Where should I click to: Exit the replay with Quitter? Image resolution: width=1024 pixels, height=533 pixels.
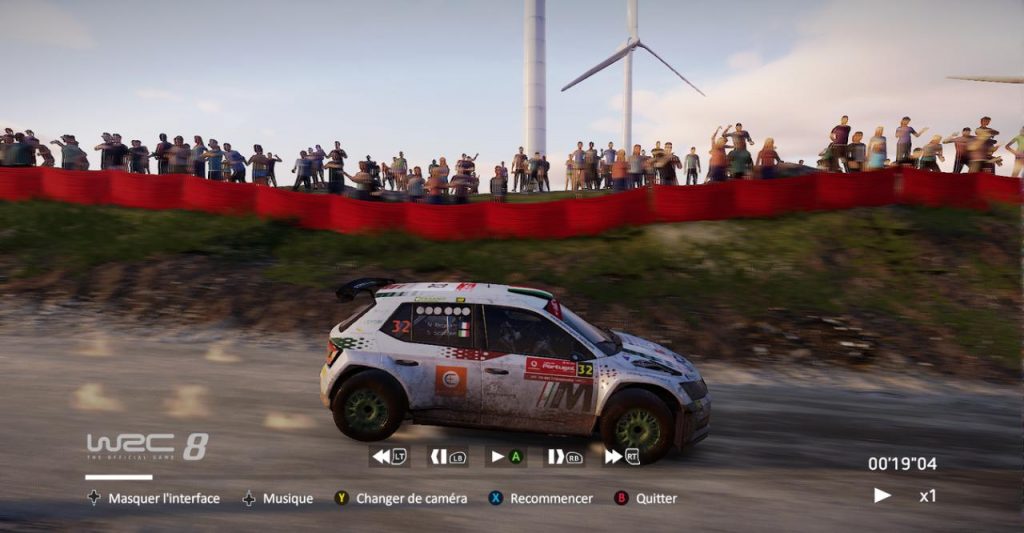(646, 498)
